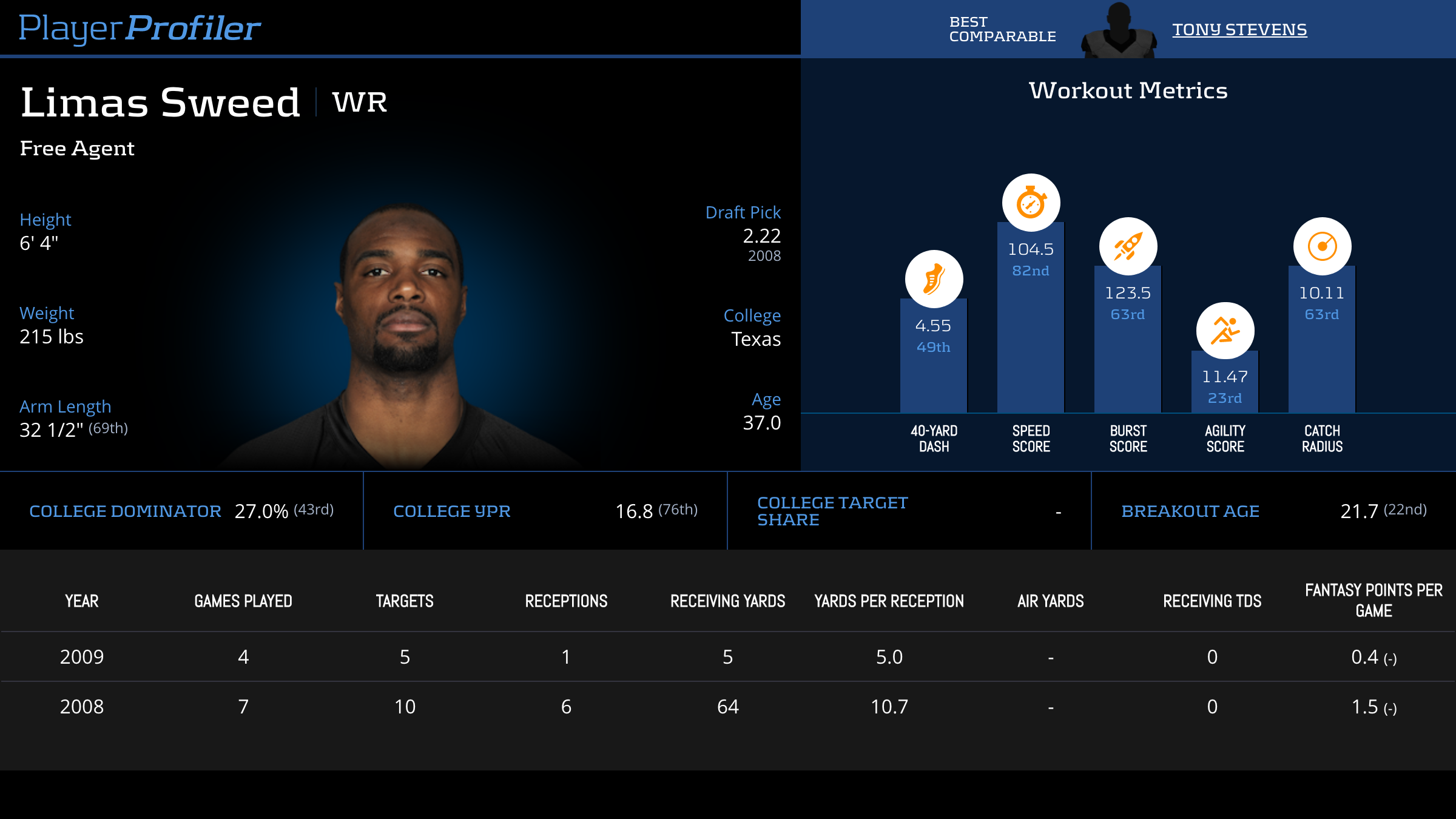Screen dimensions: 1456x819
Task: Click the 40-yard dash shoe icon
Action: [x=934, y=279]
